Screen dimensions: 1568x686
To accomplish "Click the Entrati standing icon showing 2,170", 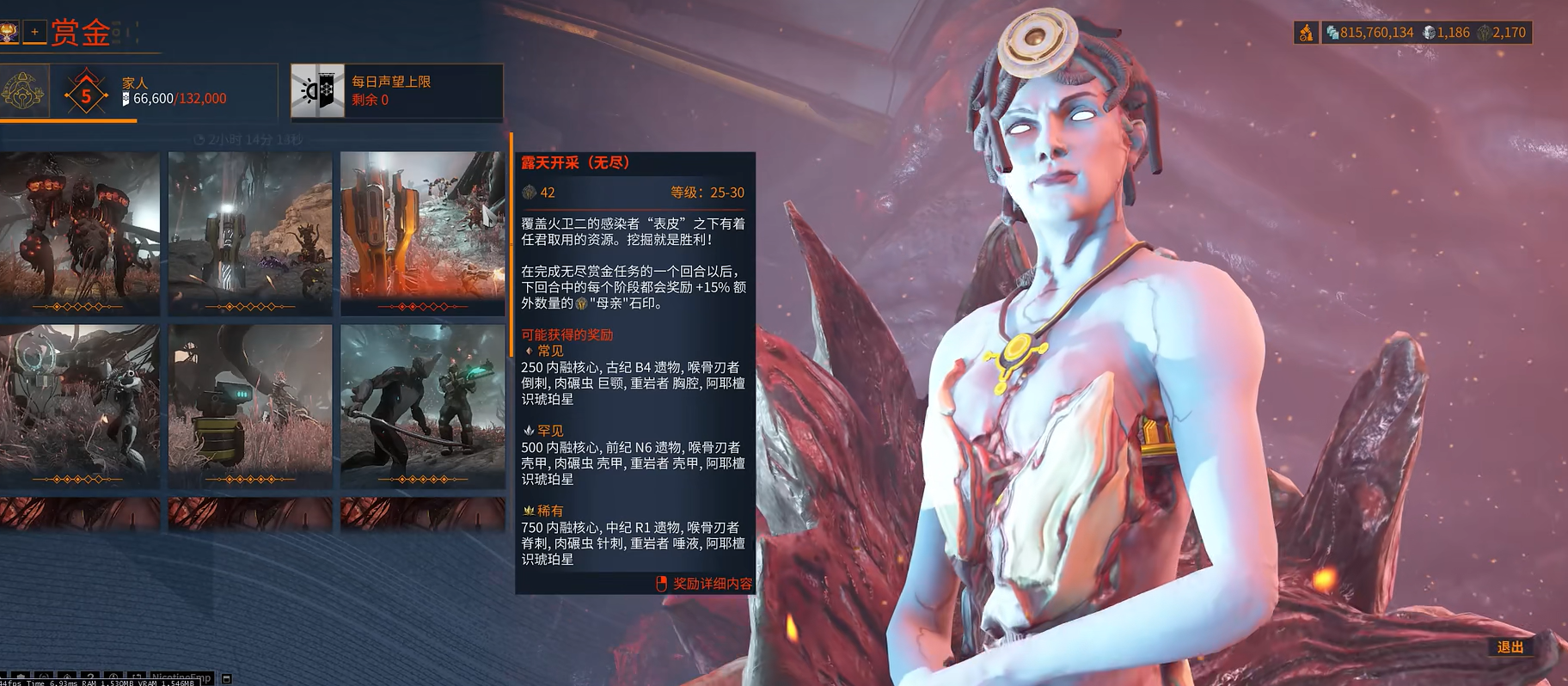I will (x=1484, y=32).
